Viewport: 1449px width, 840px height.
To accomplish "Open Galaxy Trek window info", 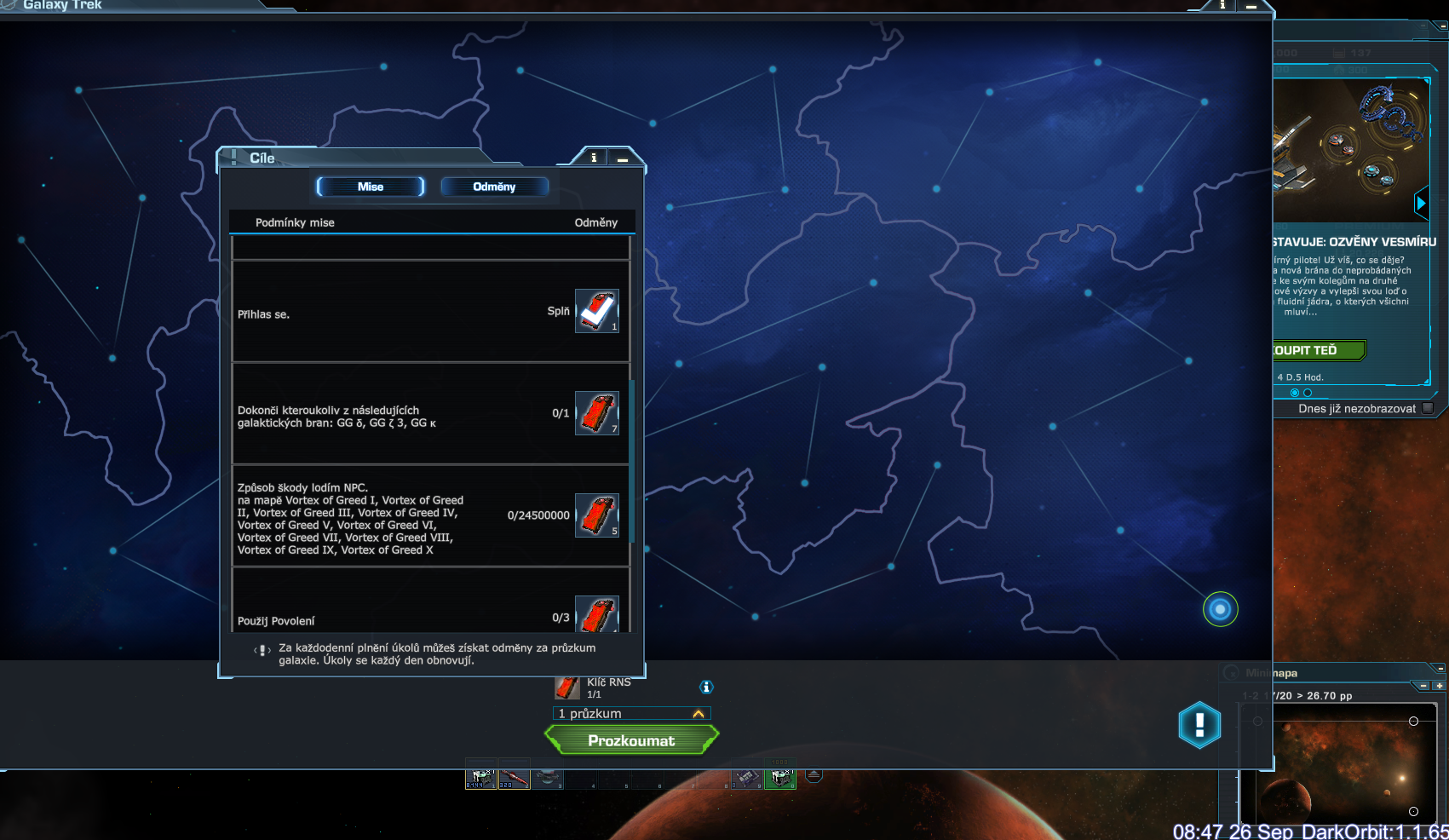I will point(1222,5).
